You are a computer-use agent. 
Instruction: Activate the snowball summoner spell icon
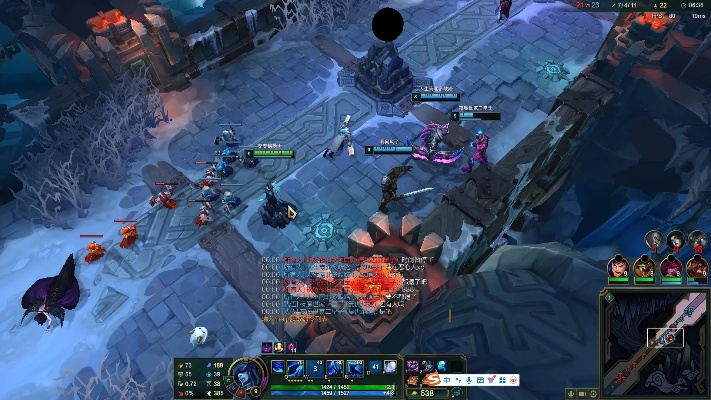(388, 367)
